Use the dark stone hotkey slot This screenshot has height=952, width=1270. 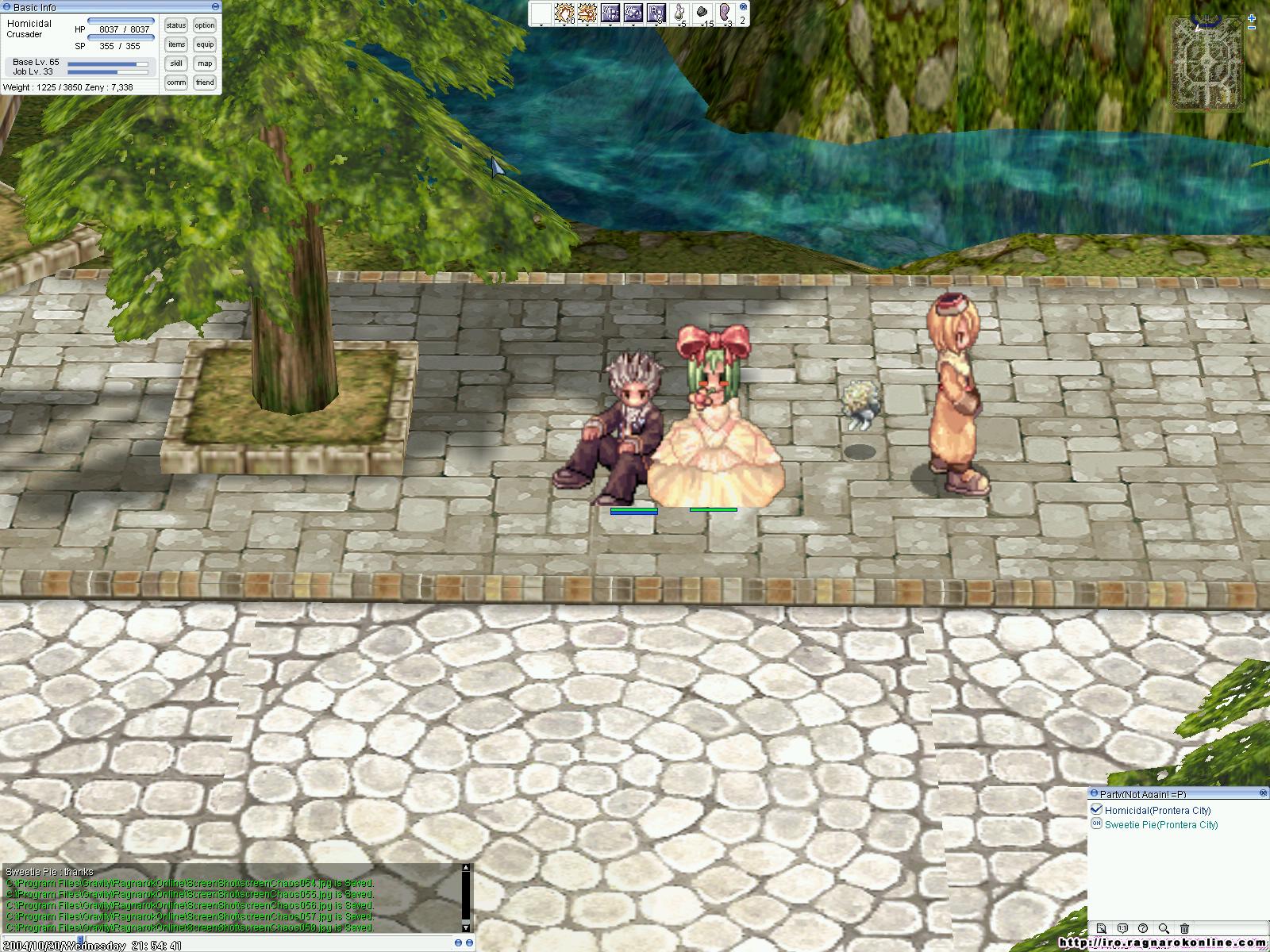click(x=702, y=13)
